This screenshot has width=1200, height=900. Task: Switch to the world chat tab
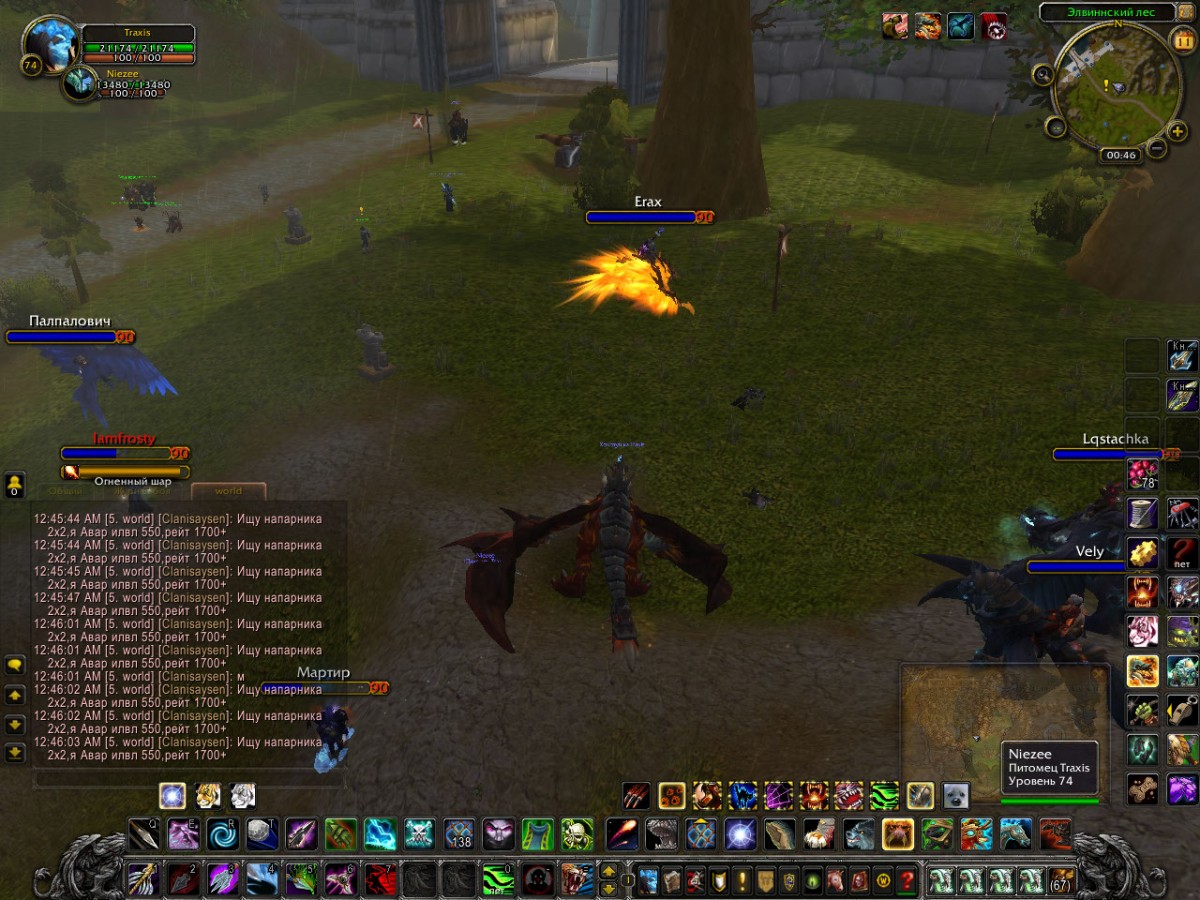click(x=229, y=491)
